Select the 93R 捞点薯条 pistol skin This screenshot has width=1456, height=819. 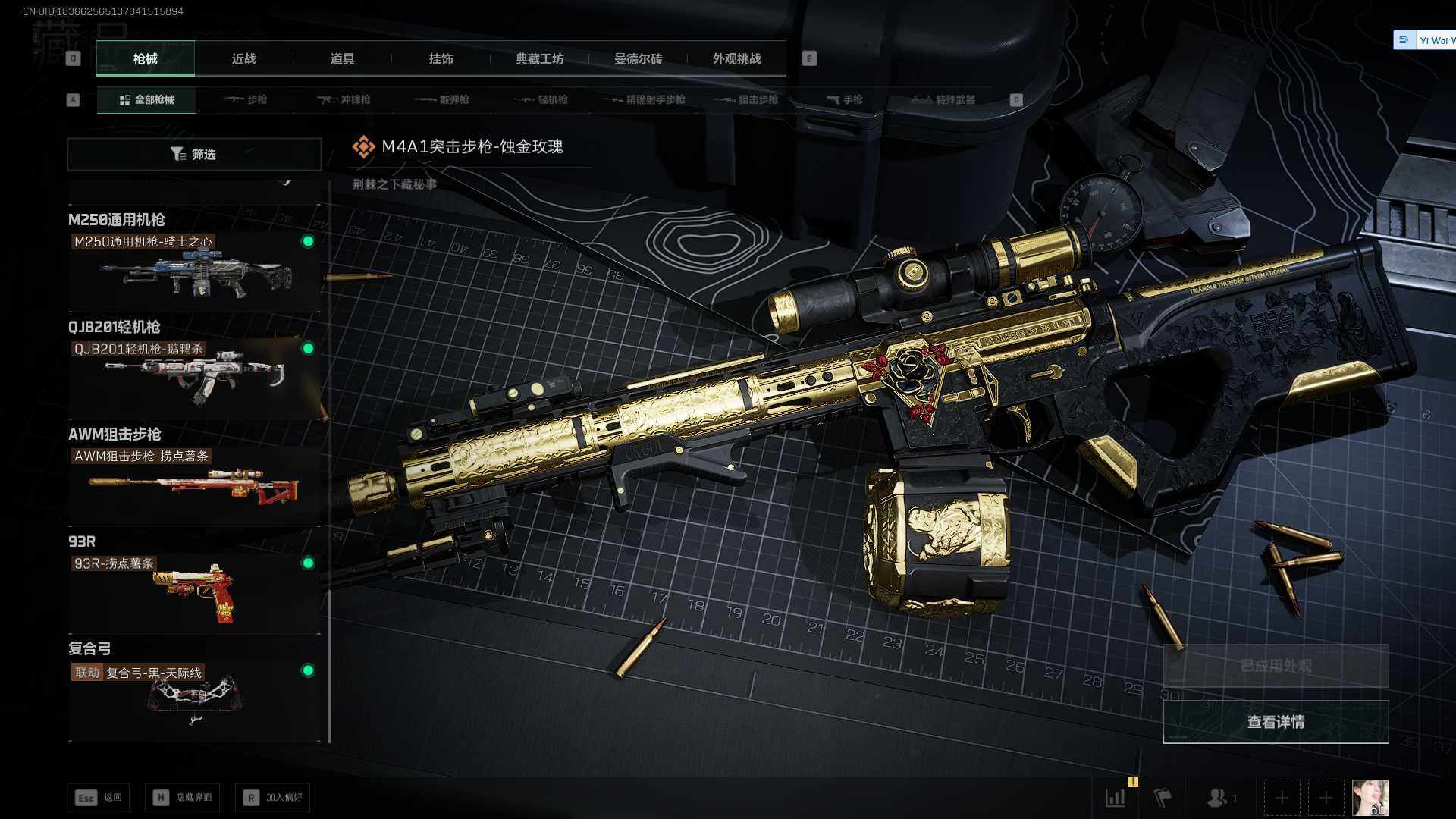[x=194, y=592]
